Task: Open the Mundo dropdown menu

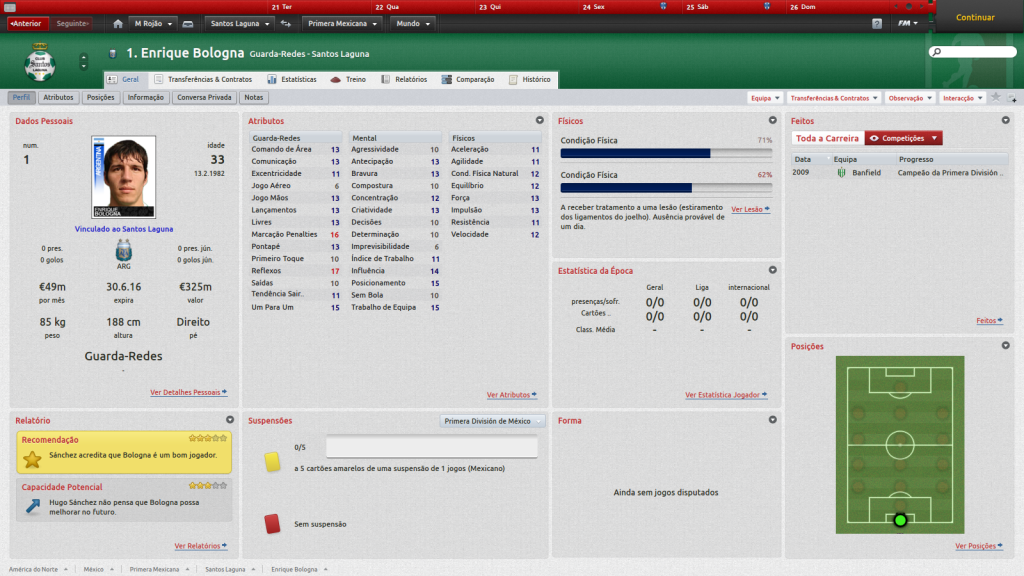Action: click(412, 23)
